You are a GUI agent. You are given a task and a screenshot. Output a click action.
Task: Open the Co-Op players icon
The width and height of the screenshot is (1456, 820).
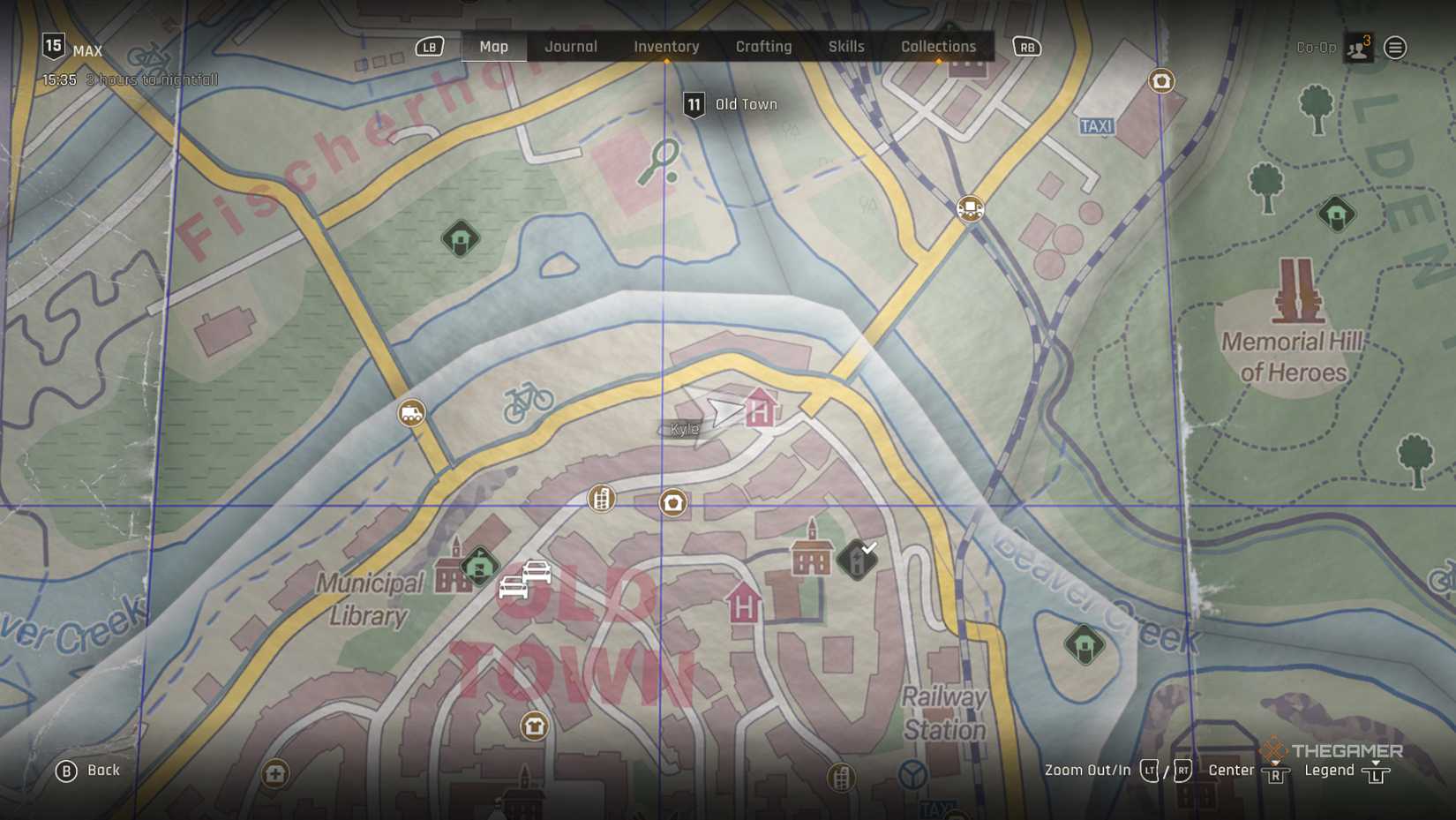[1358, 49]
